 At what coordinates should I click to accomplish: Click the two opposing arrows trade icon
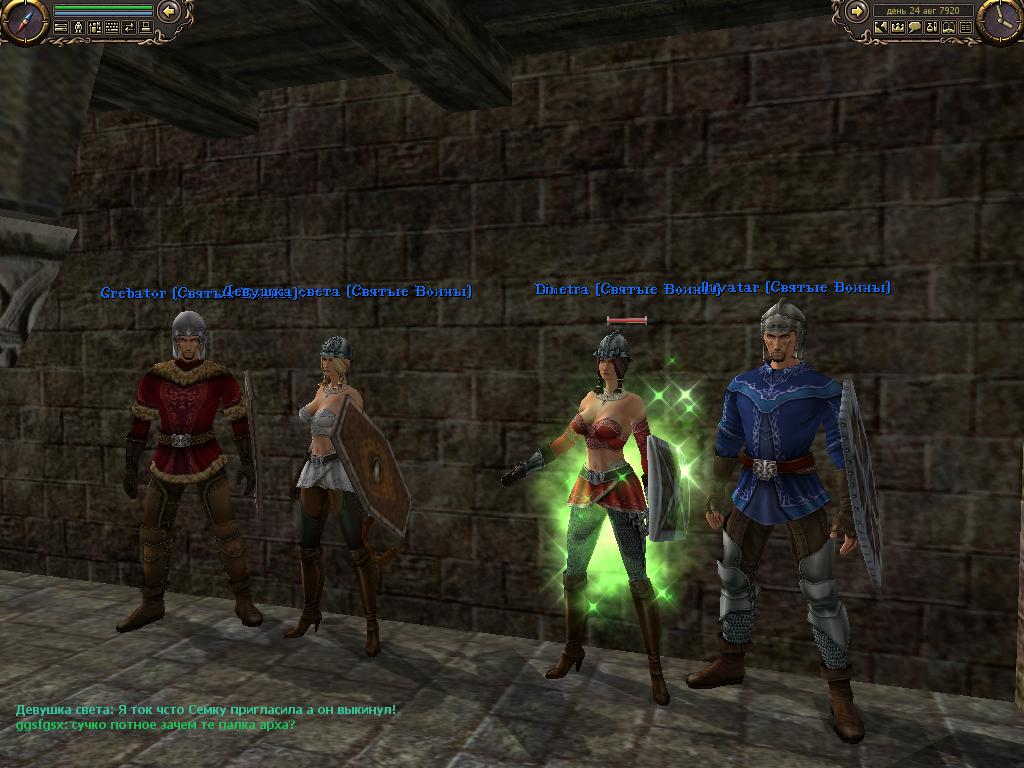click(129, 27)
